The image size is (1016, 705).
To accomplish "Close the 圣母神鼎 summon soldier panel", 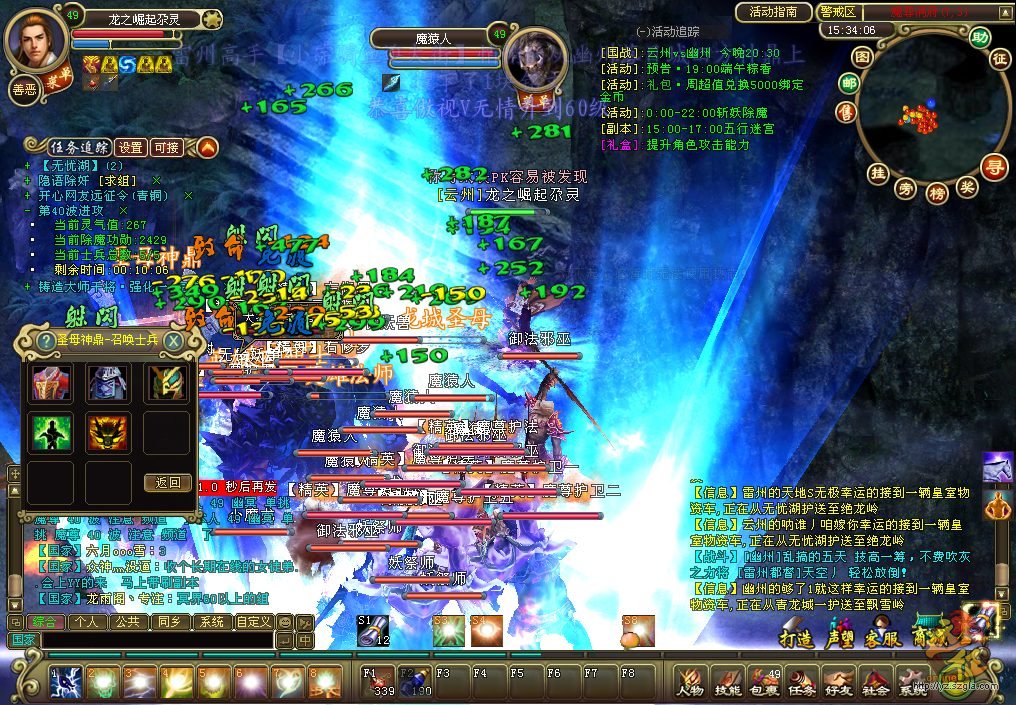I will point(174,341).
